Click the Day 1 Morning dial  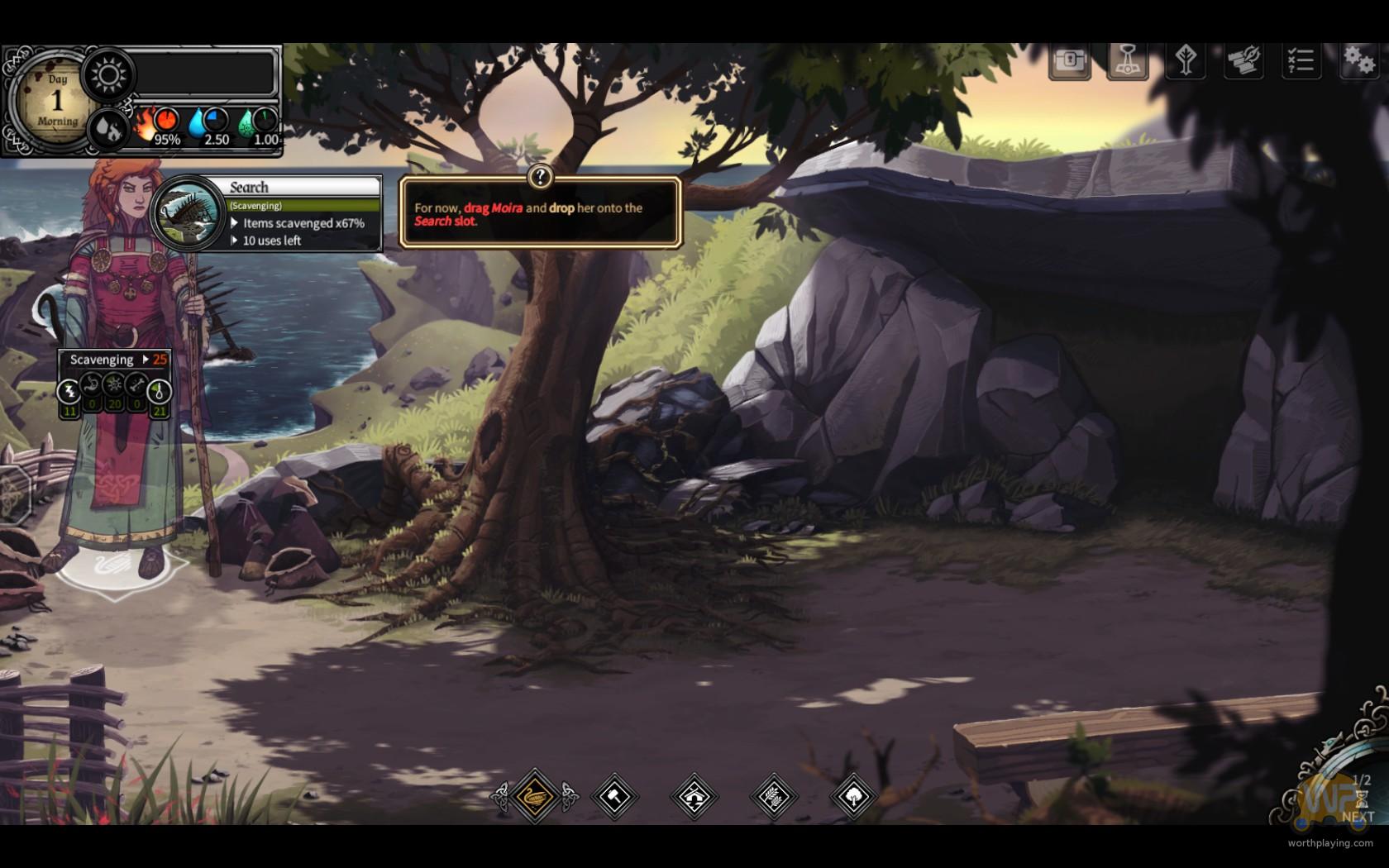coord(56,101)
